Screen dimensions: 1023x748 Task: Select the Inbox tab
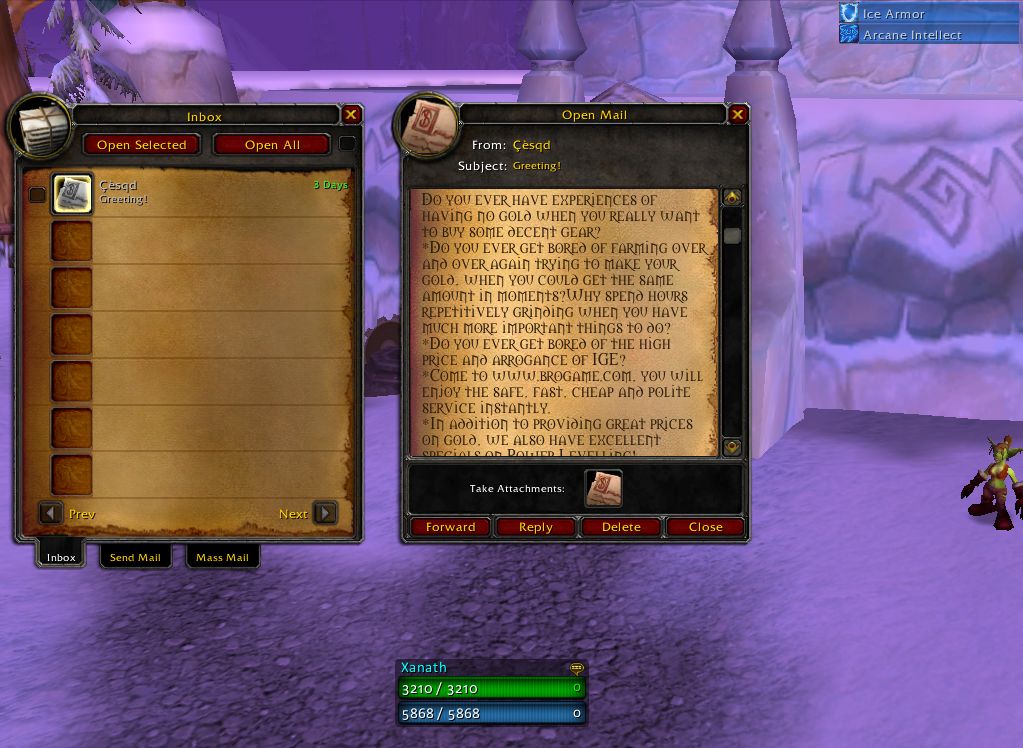(61, 557)
